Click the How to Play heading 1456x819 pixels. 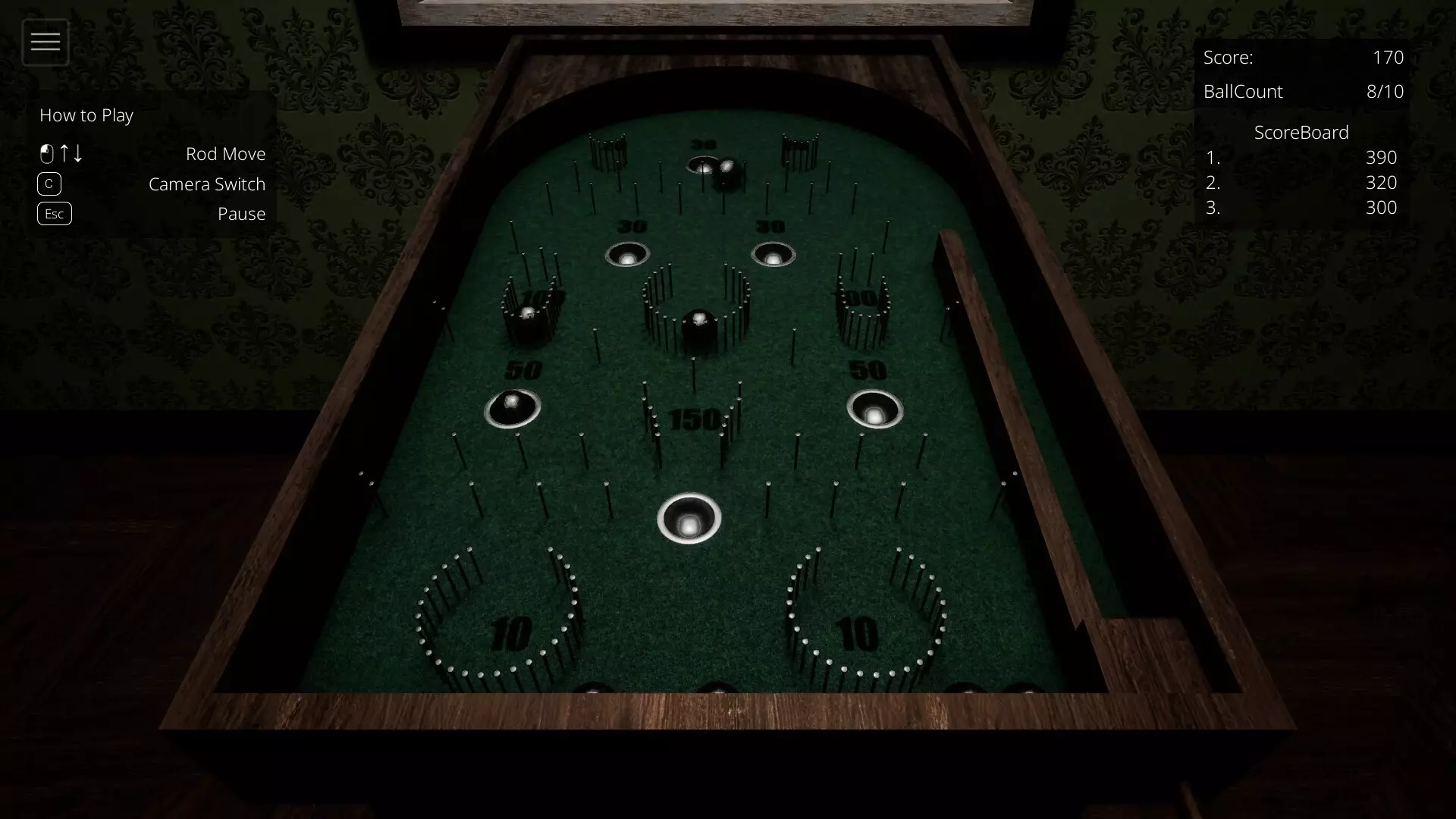tap(86, 115)
